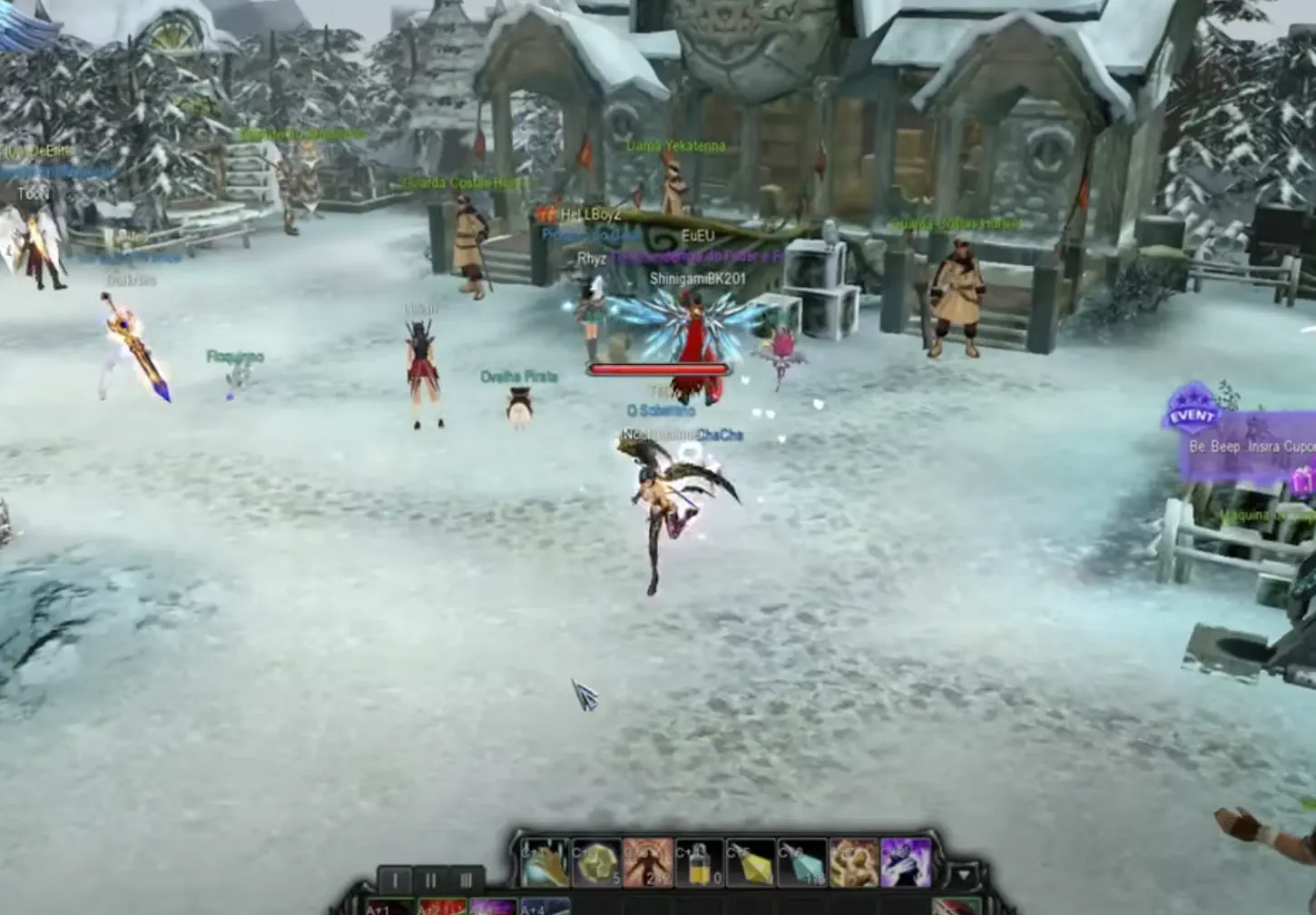
Task: Trigger the purple skill at the hotbar's right end
Action: click(904, 861)
